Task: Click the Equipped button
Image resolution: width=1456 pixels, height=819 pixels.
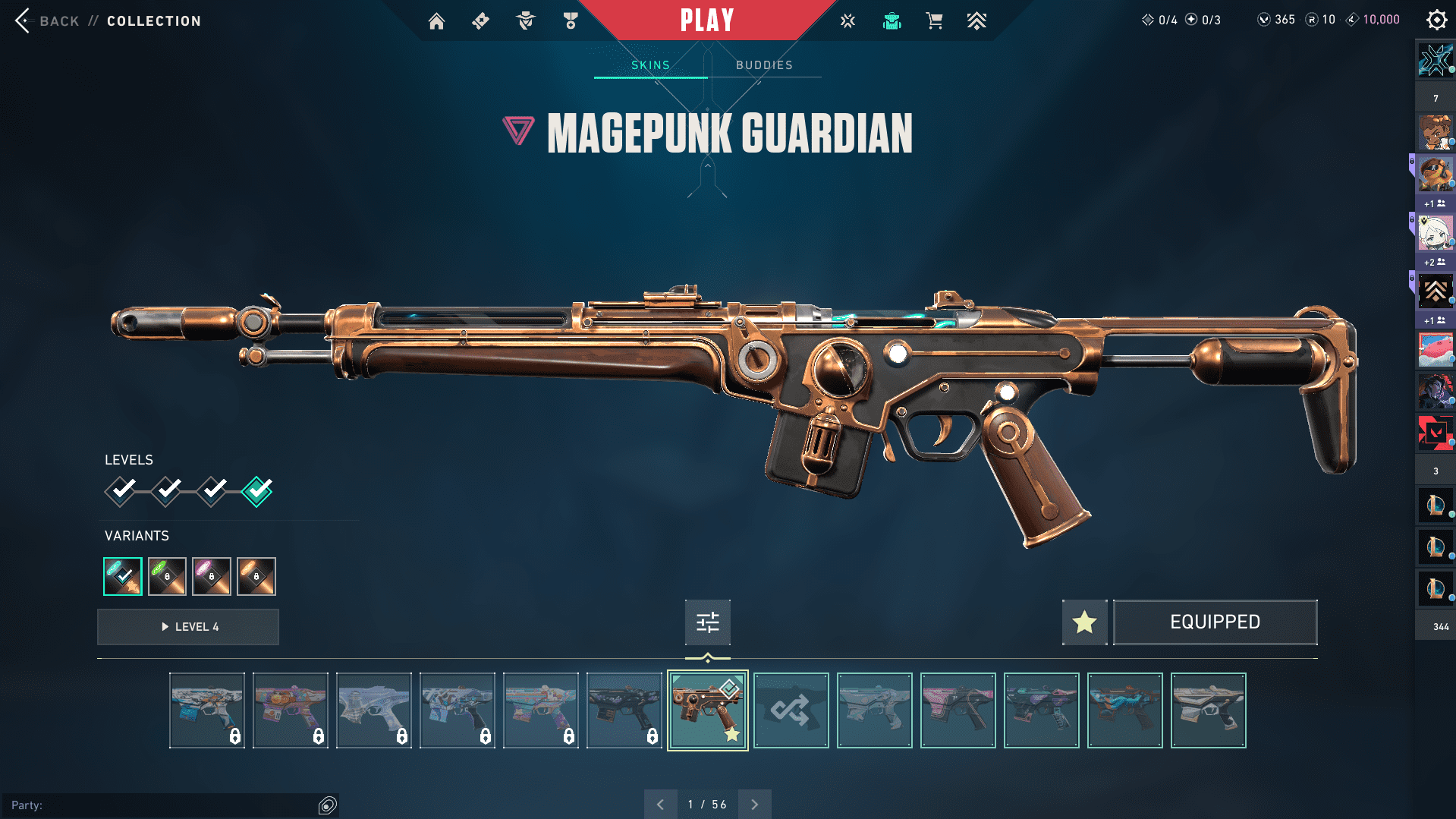Action: [1214, 622]
